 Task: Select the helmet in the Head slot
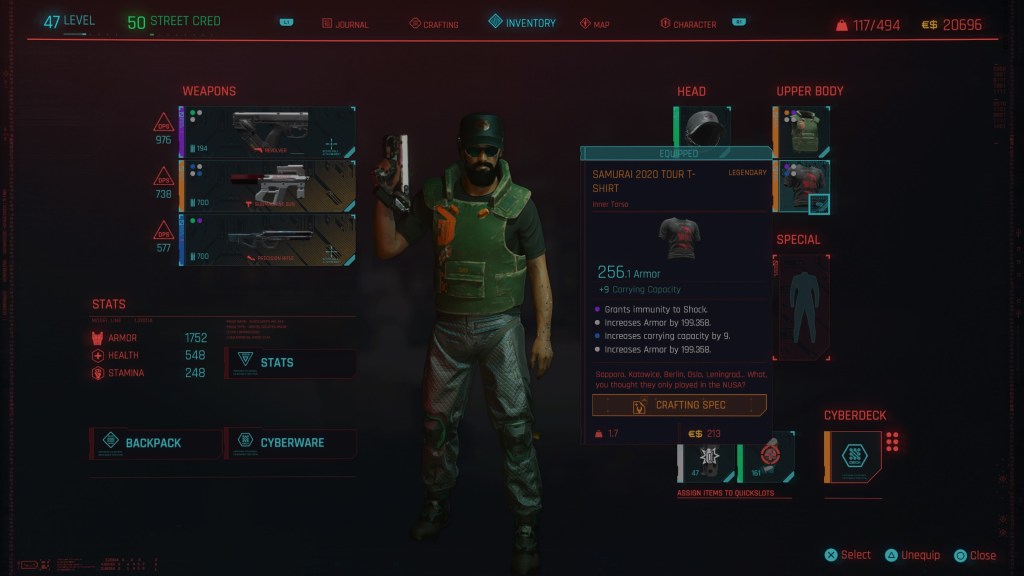702,128
